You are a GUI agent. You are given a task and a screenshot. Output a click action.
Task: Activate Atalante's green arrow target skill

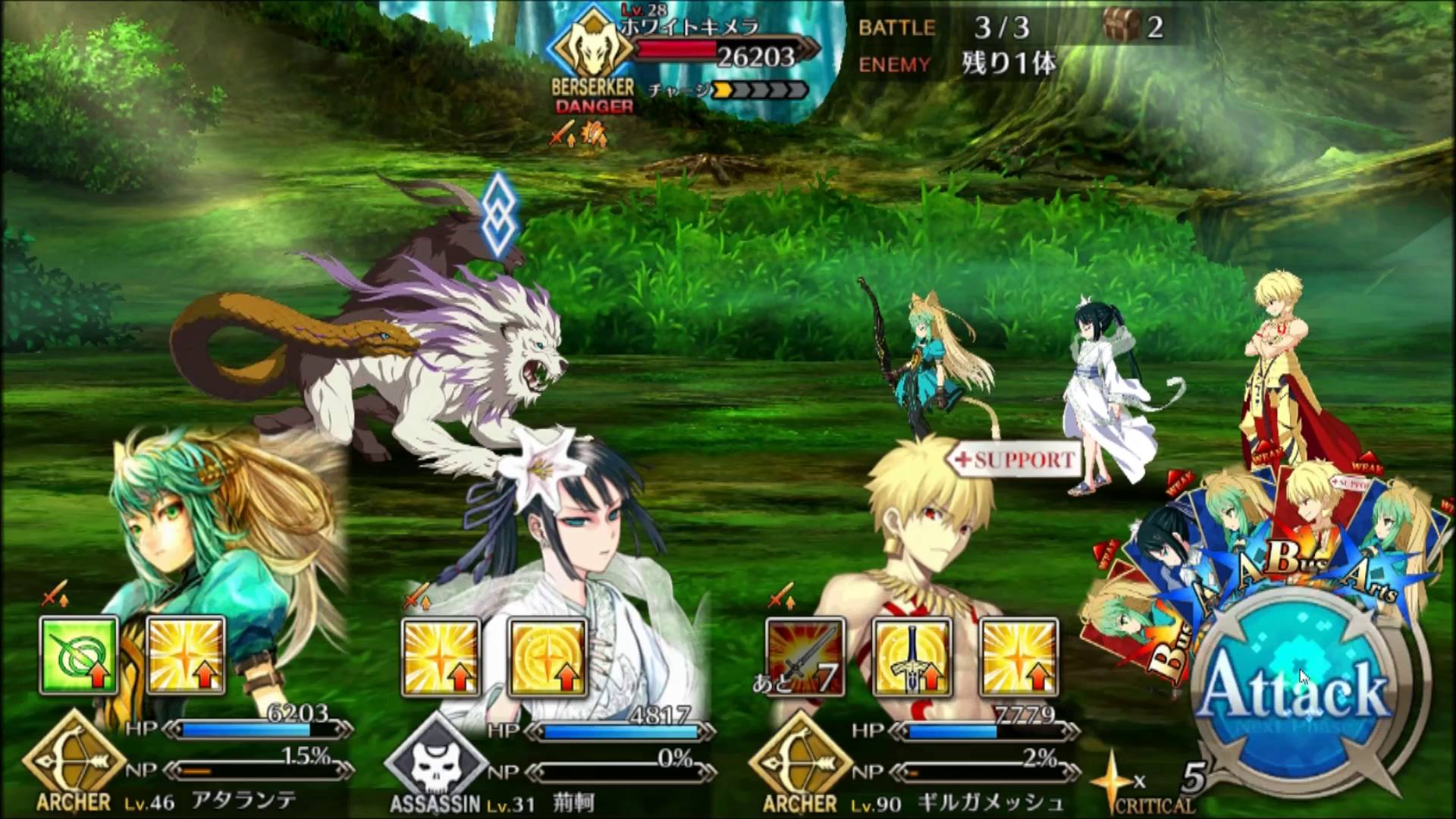point(79,656)
